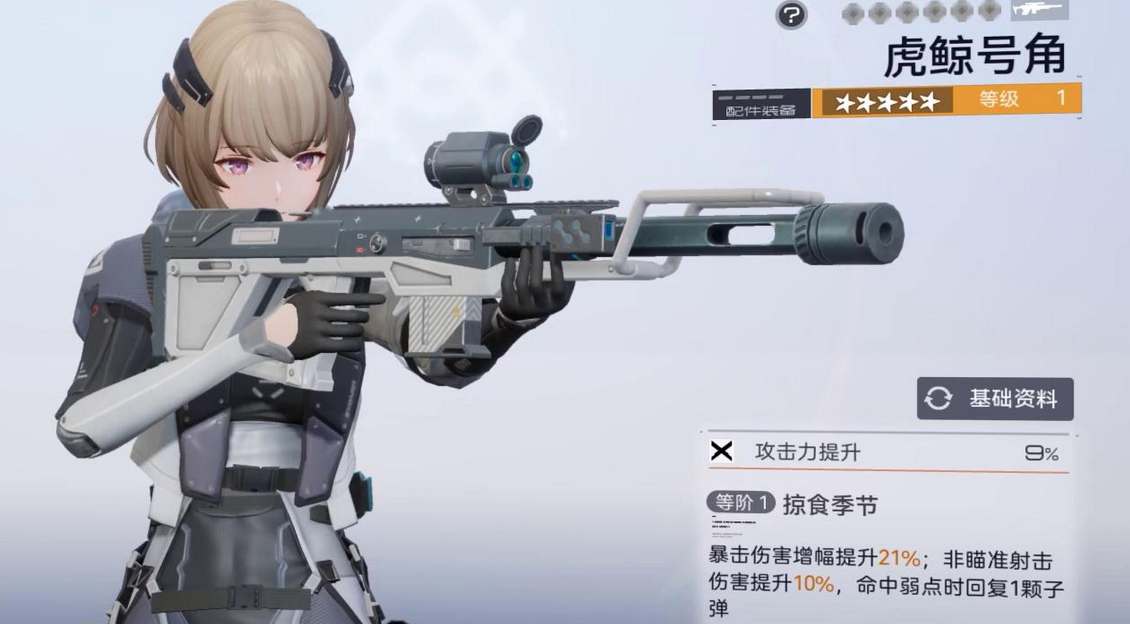The image size is (1130, 624).
Task: Open the question mark help icon
Action: tap(793, 14)
